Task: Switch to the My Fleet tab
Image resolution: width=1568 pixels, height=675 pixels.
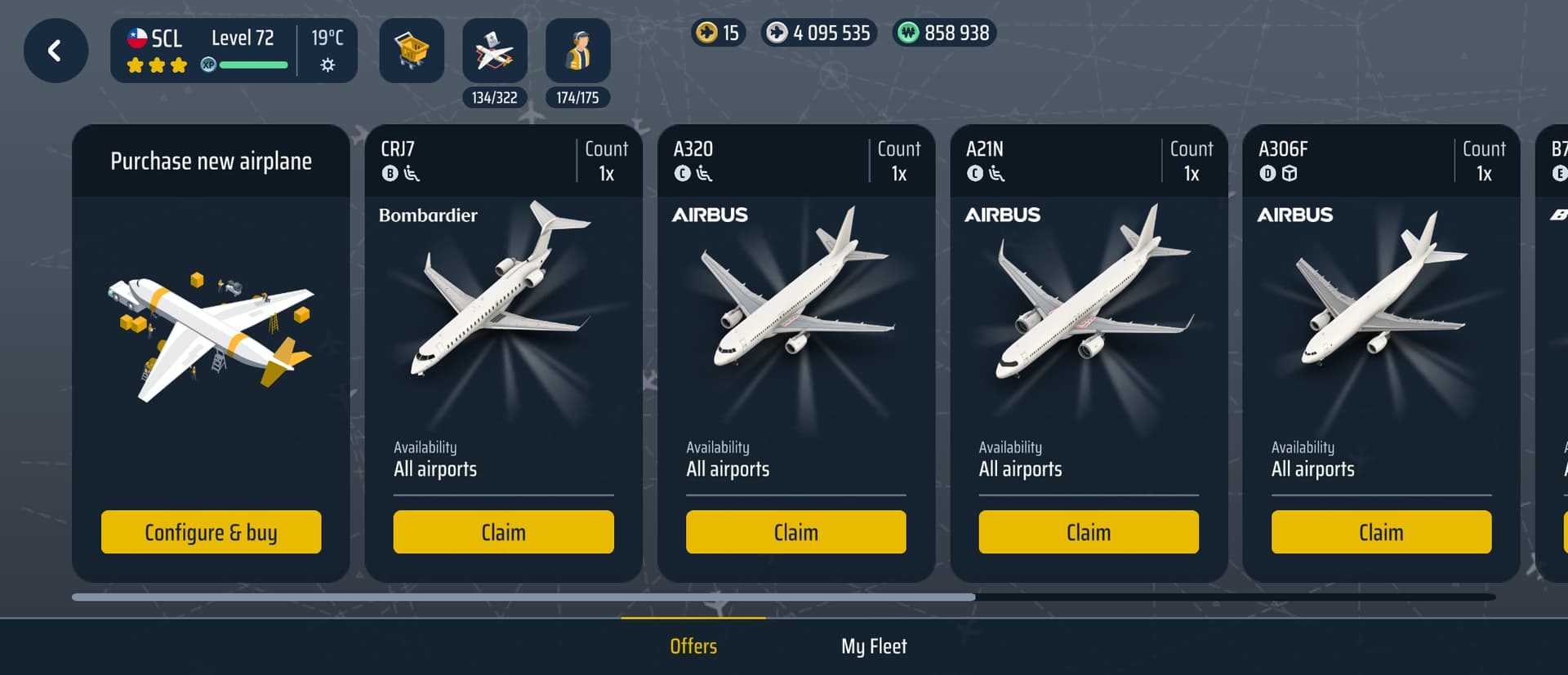Action: 874,646
